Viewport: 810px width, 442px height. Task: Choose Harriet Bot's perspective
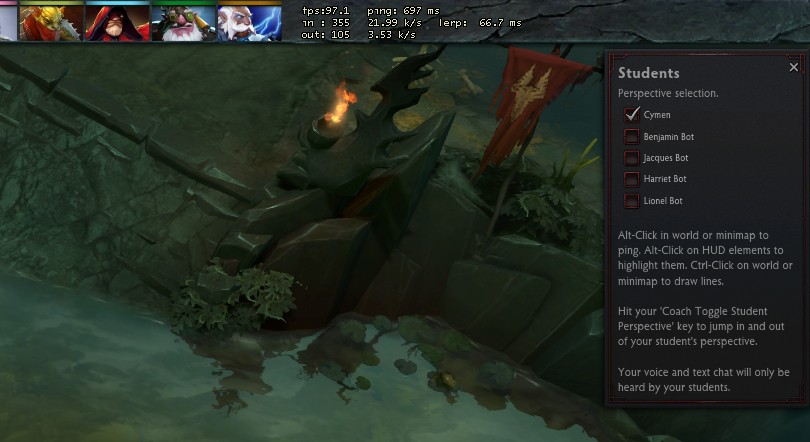(x=631, y=179)
